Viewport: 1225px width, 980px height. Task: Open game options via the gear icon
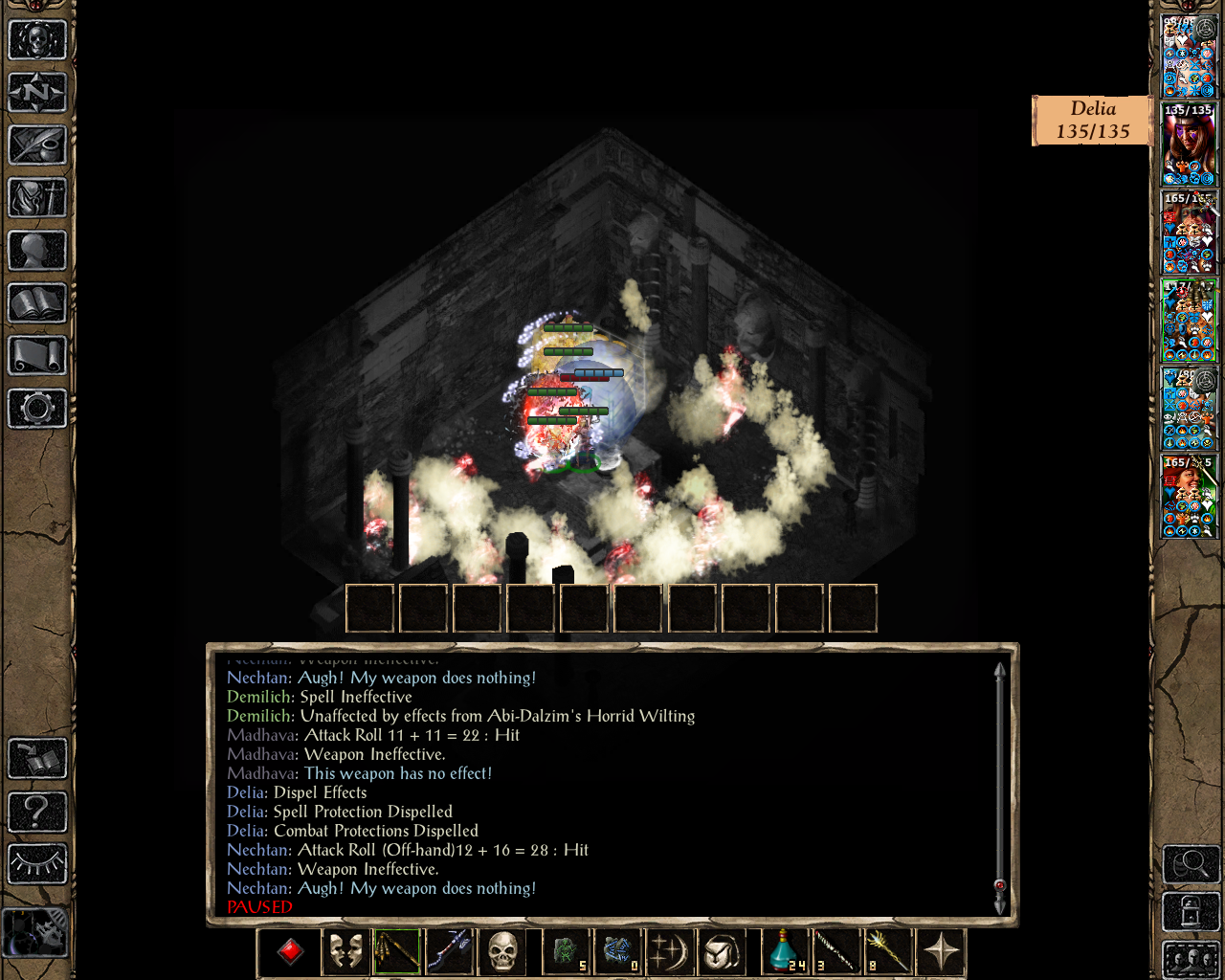37,409
